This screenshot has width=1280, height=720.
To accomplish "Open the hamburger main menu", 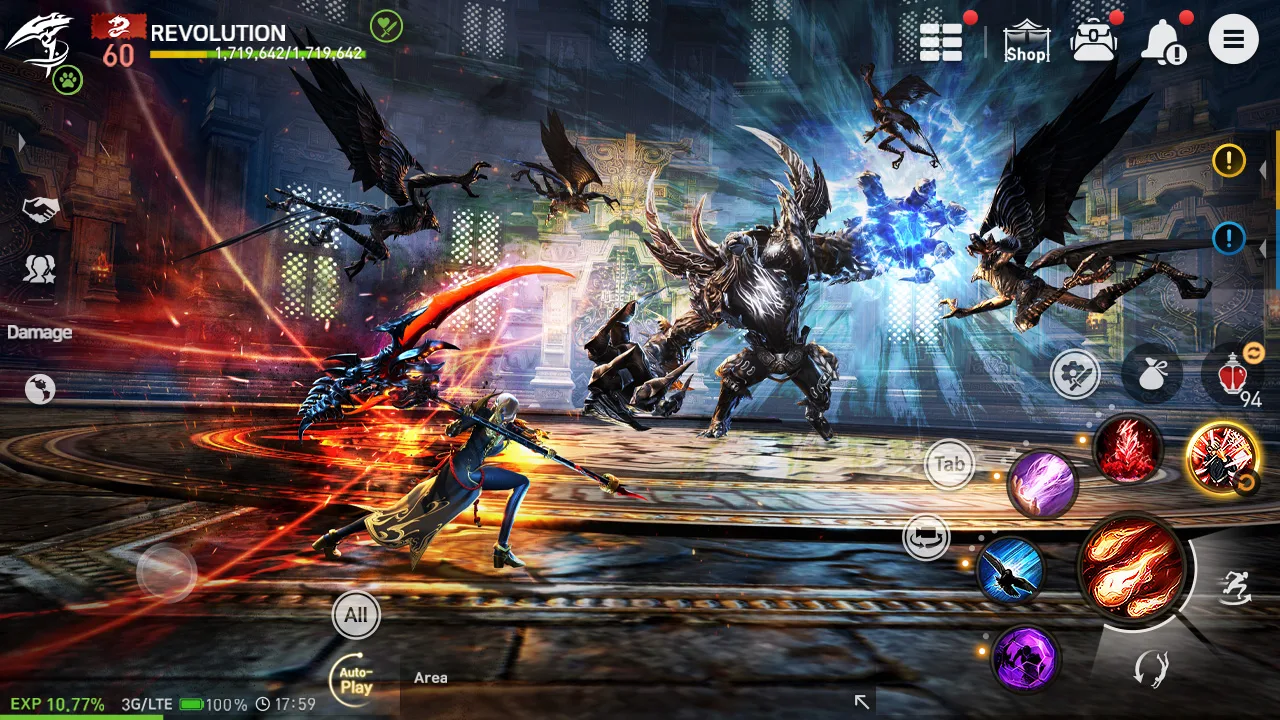I will click(x=1234, y=40).
